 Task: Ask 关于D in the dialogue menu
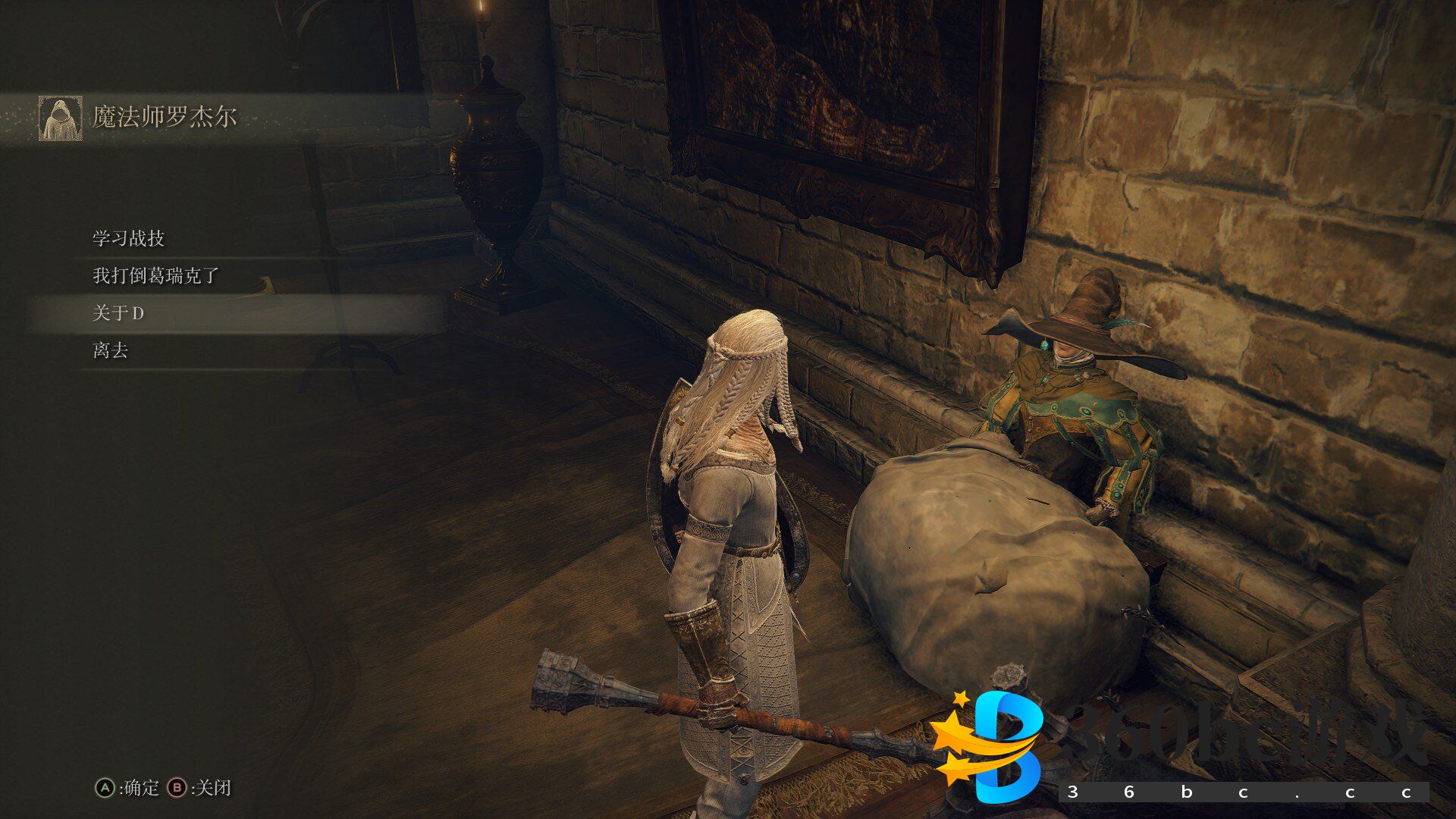[x=118, y=313]
